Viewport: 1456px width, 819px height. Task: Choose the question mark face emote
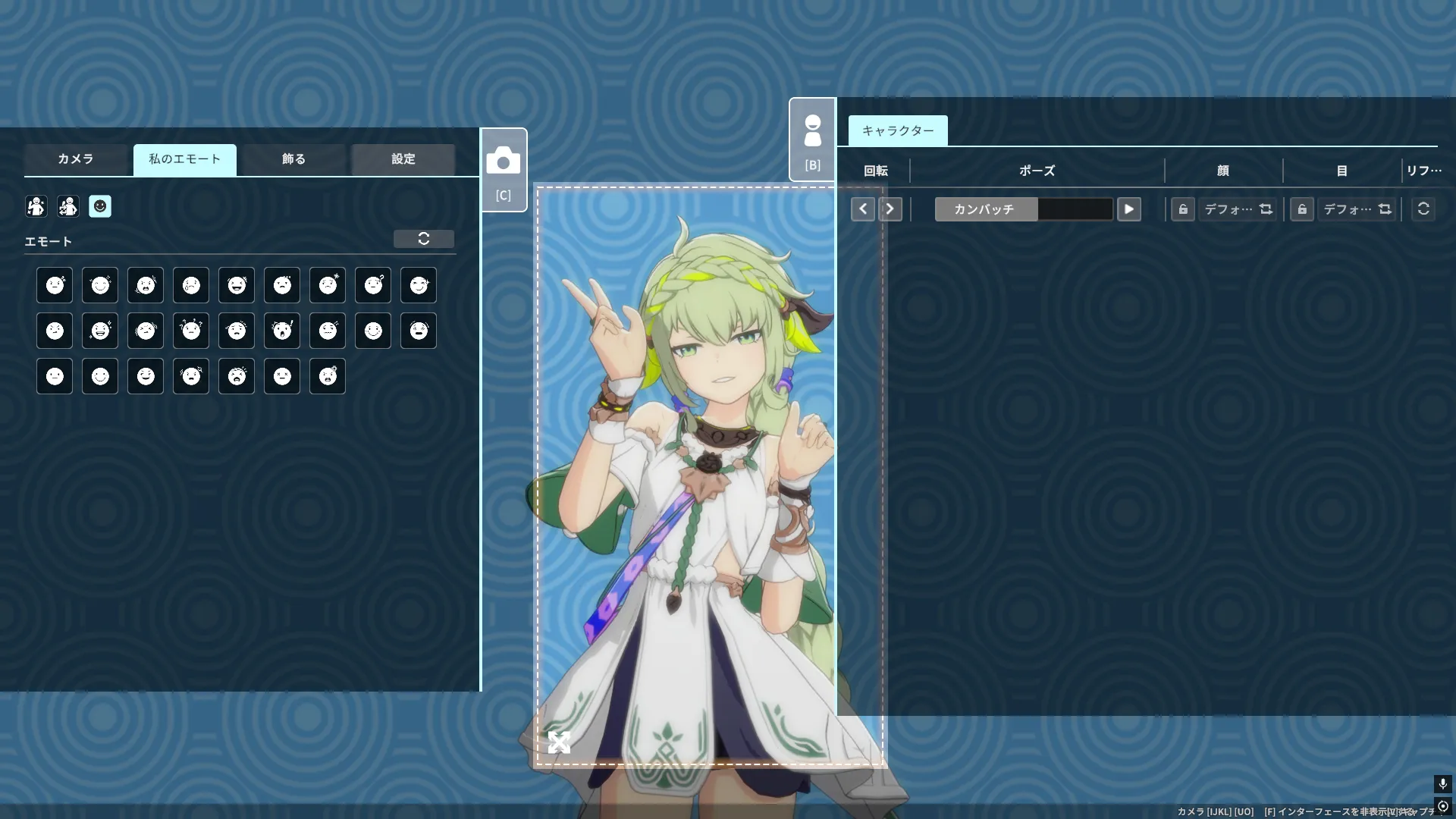pyautogui.click(x=373, y=285)
